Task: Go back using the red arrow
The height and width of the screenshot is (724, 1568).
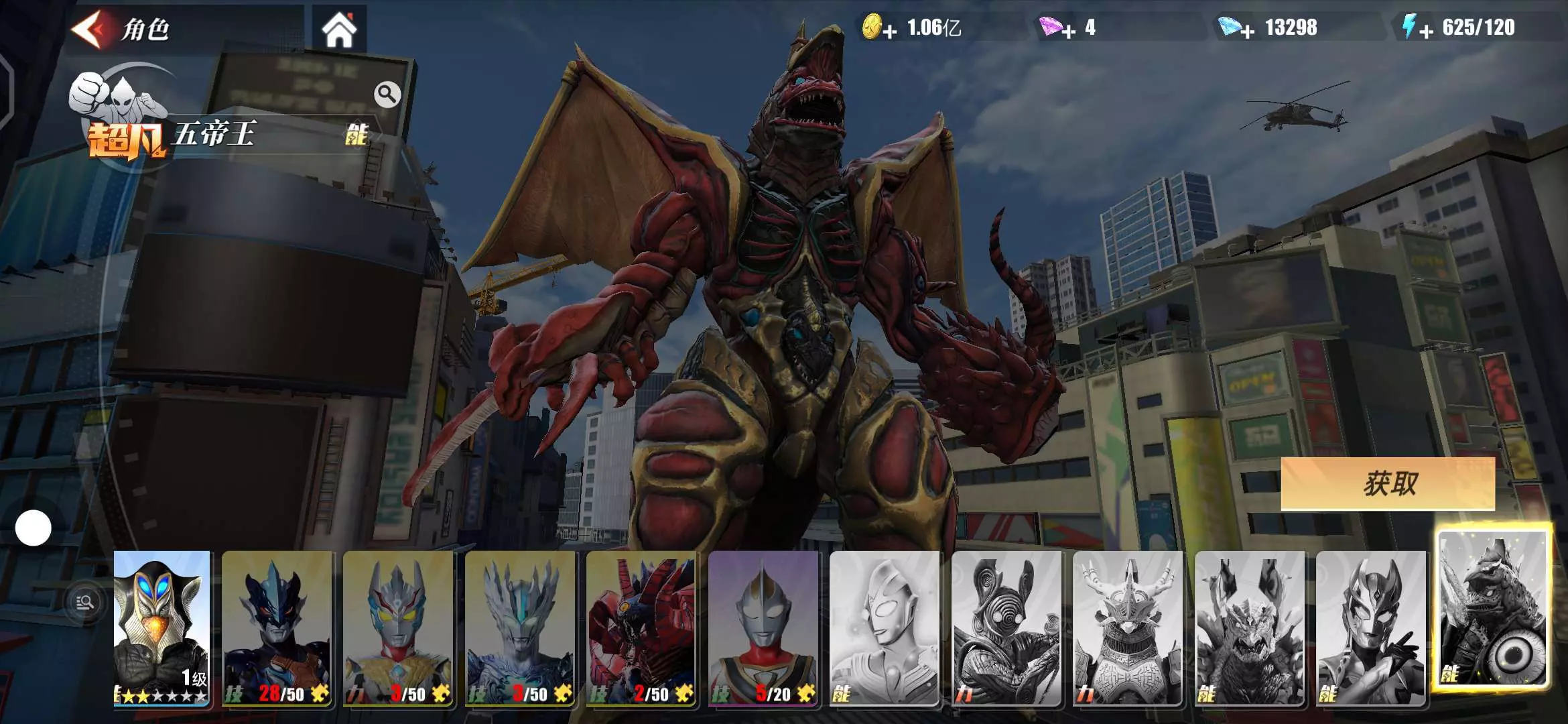Action: pos(90,29)
